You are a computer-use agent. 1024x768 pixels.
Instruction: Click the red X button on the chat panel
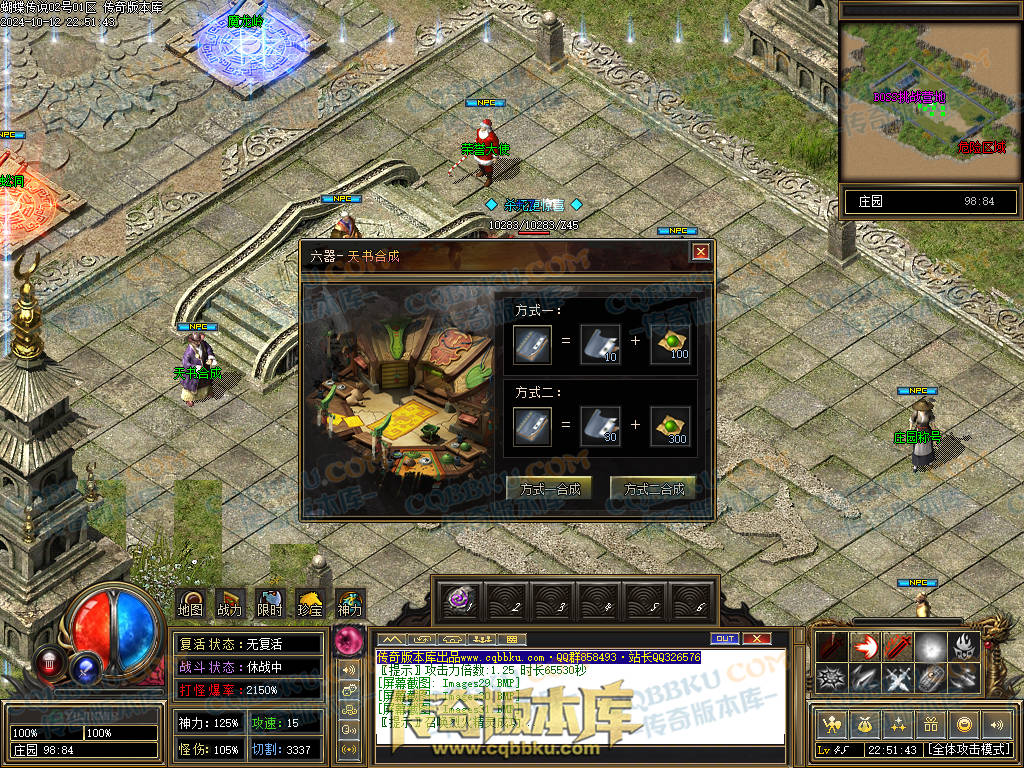(757, 638)
